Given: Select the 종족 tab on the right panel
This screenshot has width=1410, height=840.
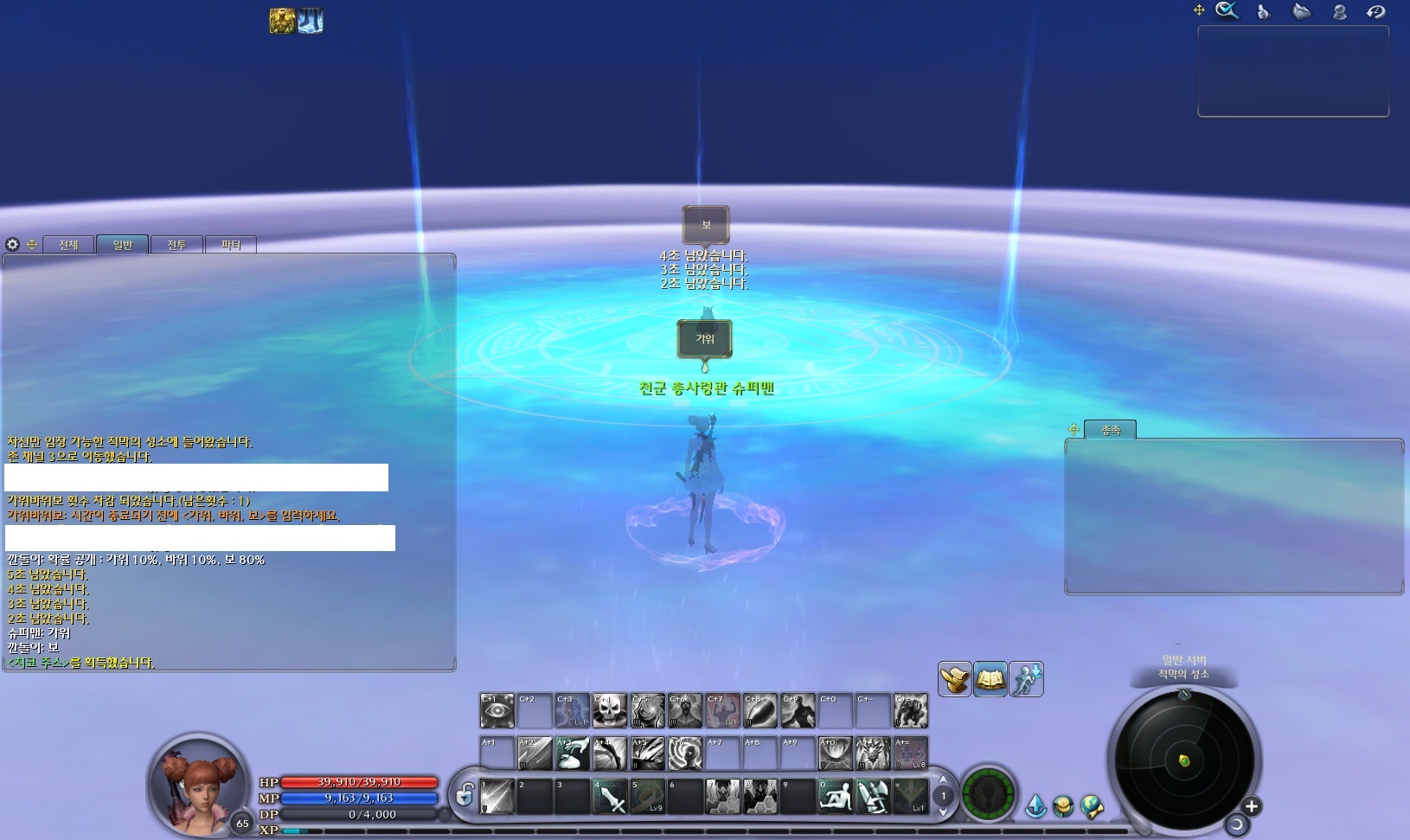Looking at the screenshot, I should tap(1111, 430).
